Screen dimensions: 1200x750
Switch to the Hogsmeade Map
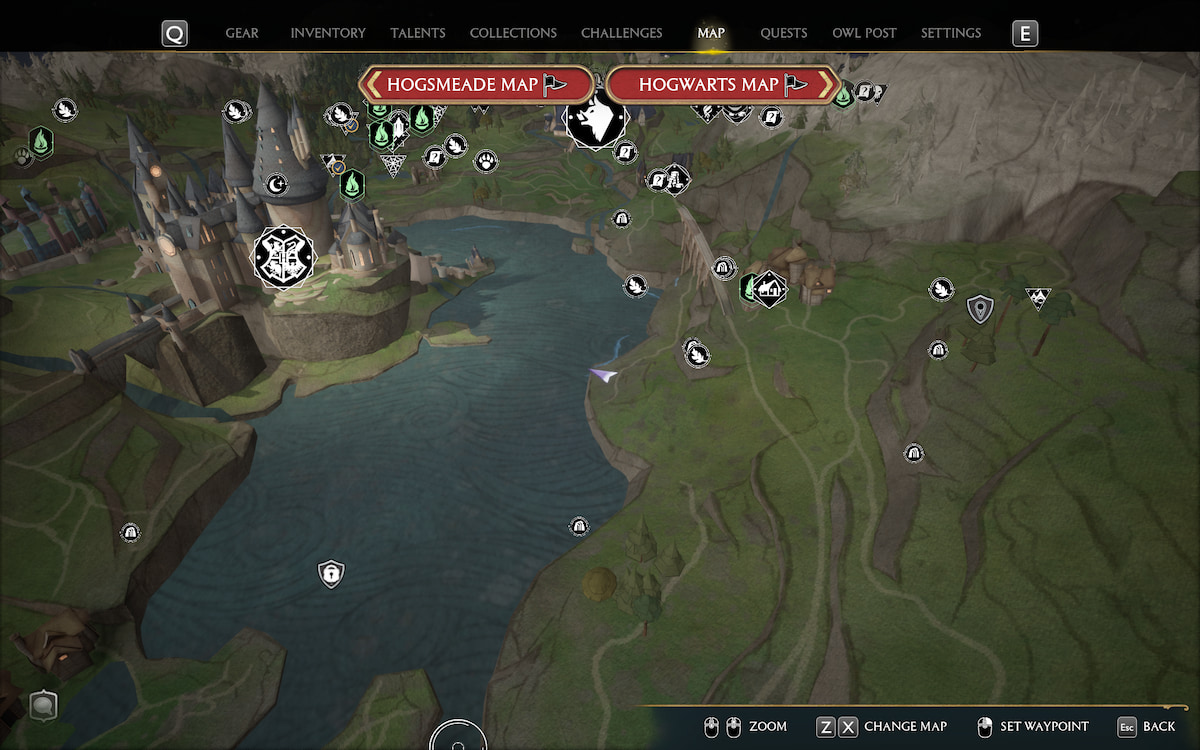click(x=476, y=85)
